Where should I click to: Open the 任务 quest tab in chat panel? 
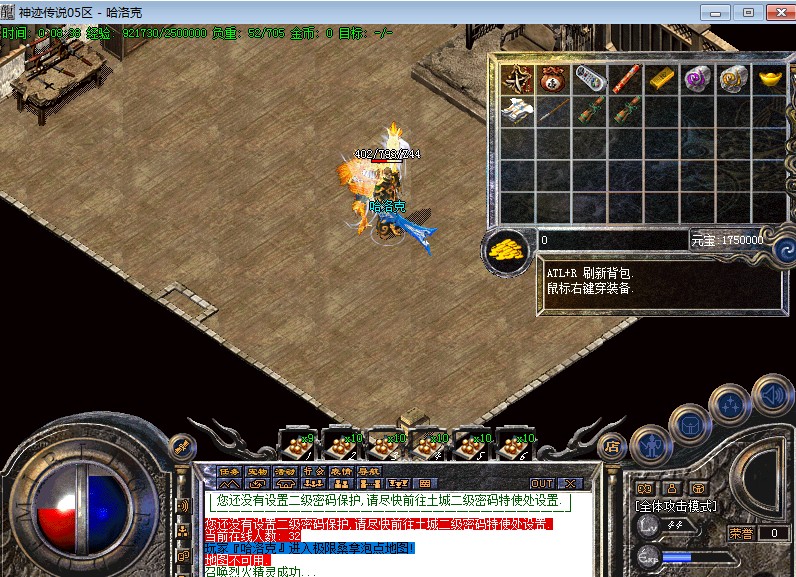pos(230,471)
